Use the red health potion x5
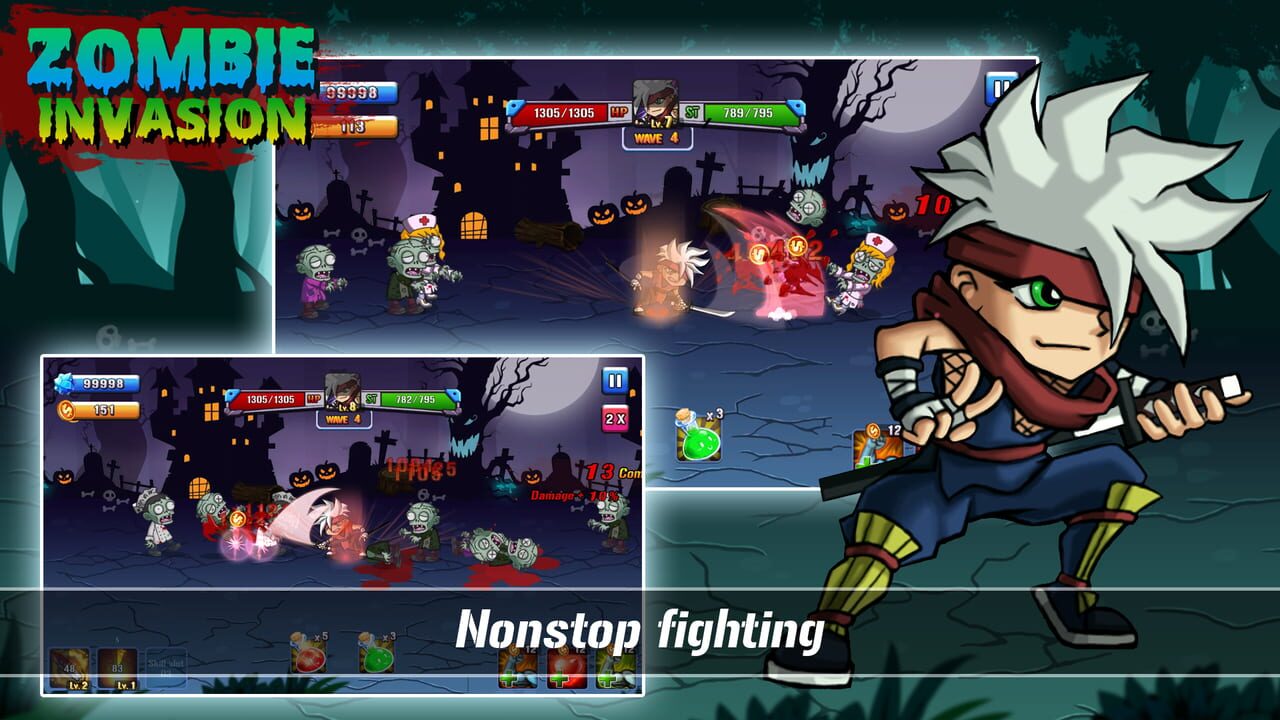Viewport: 1280px width, 720px height. pos(307,658)
